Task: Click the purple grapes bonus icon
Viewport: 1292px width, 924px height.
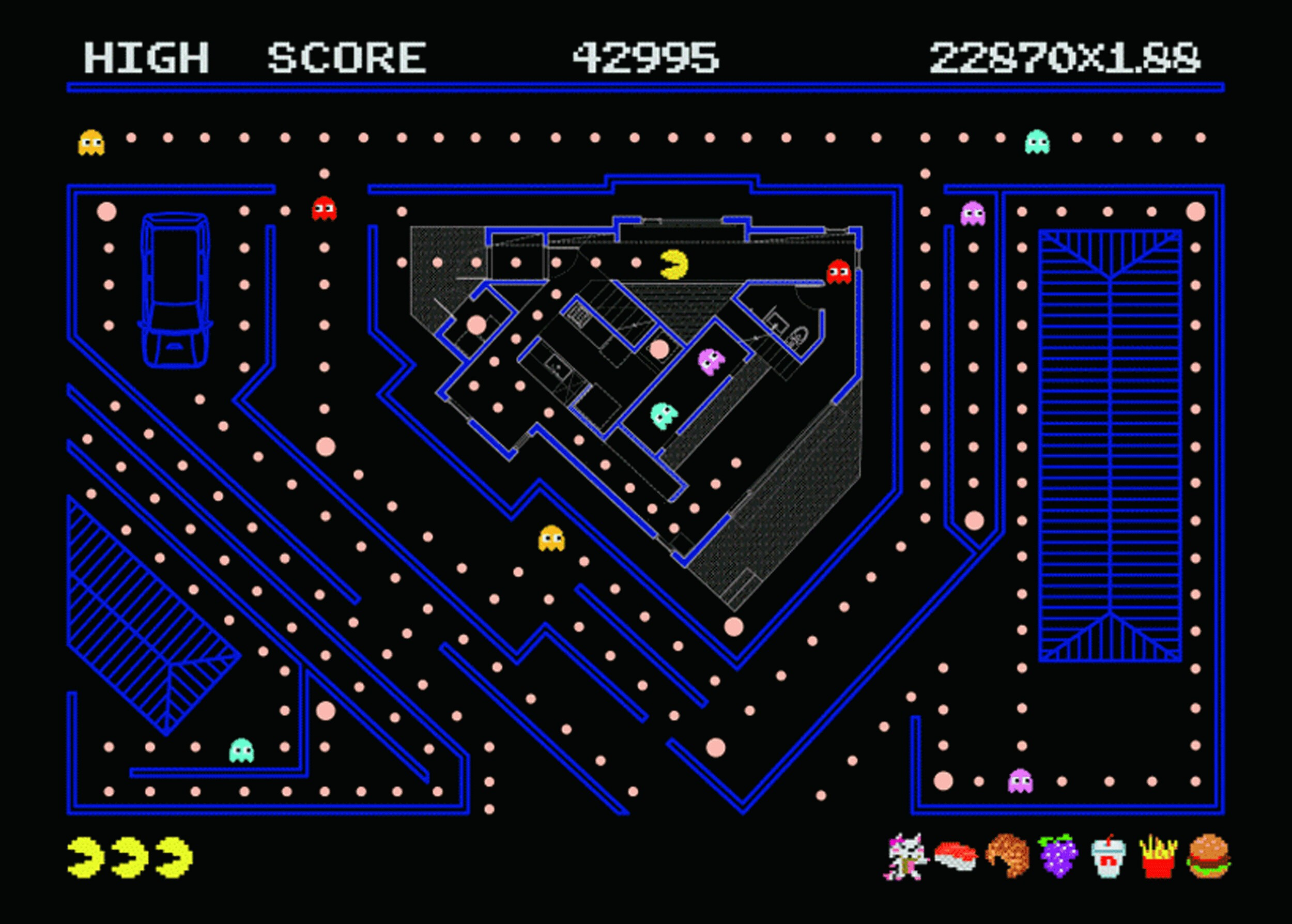Action: (x=1057, y=856)
